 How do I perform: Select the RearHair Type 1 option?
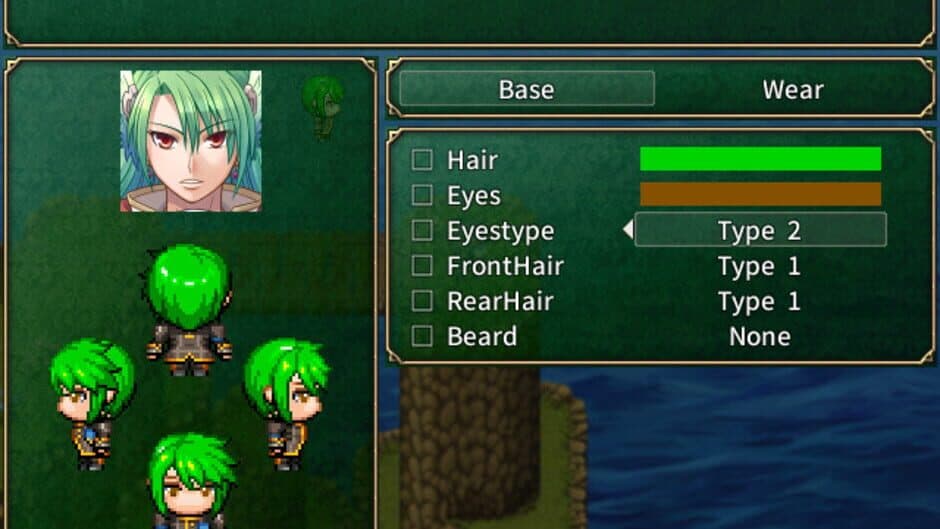(760, 301)
